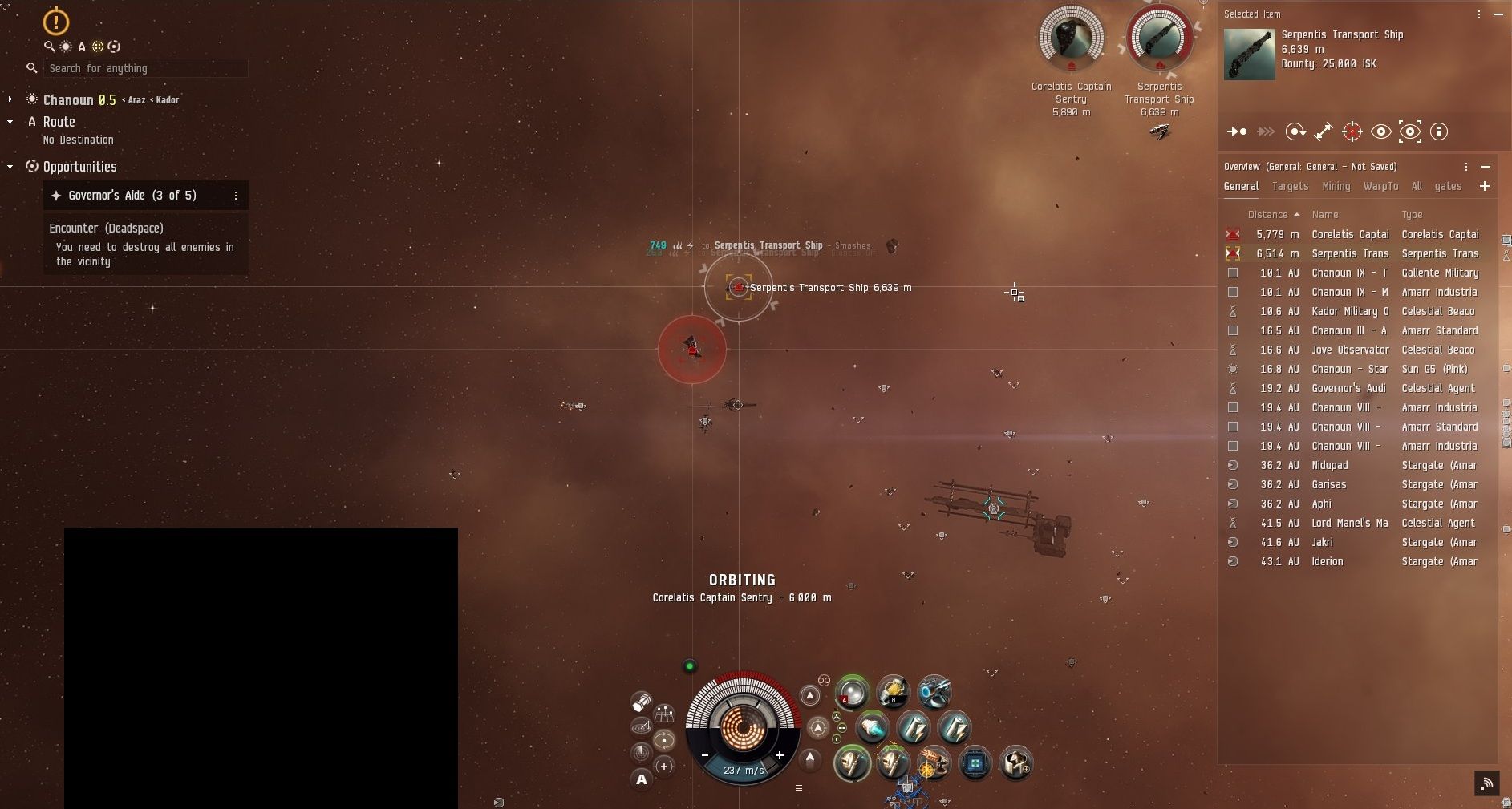The height and width of the screenshot is (809, 1512).
Task: Sort the overview by Distance column
Action: click(x=1268, y=215)
